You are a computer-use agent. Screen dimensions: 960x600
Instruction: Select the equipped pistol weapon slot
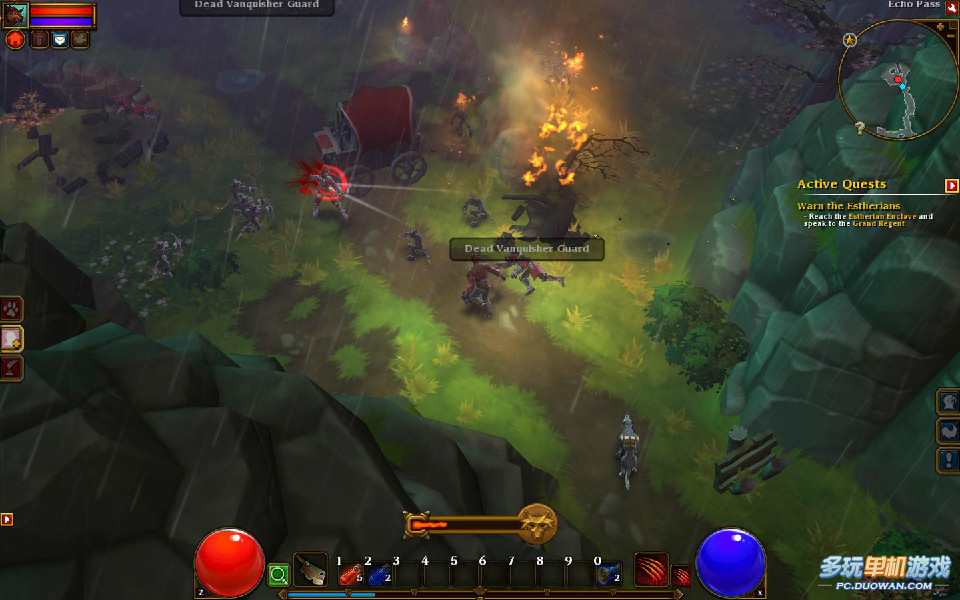(310, 569)
